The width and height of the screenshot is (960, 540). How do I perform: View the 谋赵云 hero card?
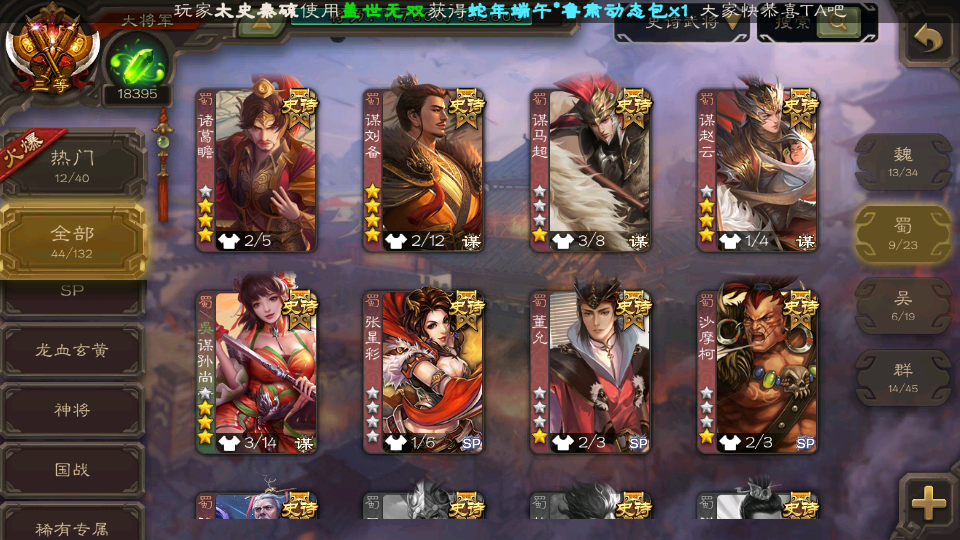pyautogui.click(x=757, y=170)
